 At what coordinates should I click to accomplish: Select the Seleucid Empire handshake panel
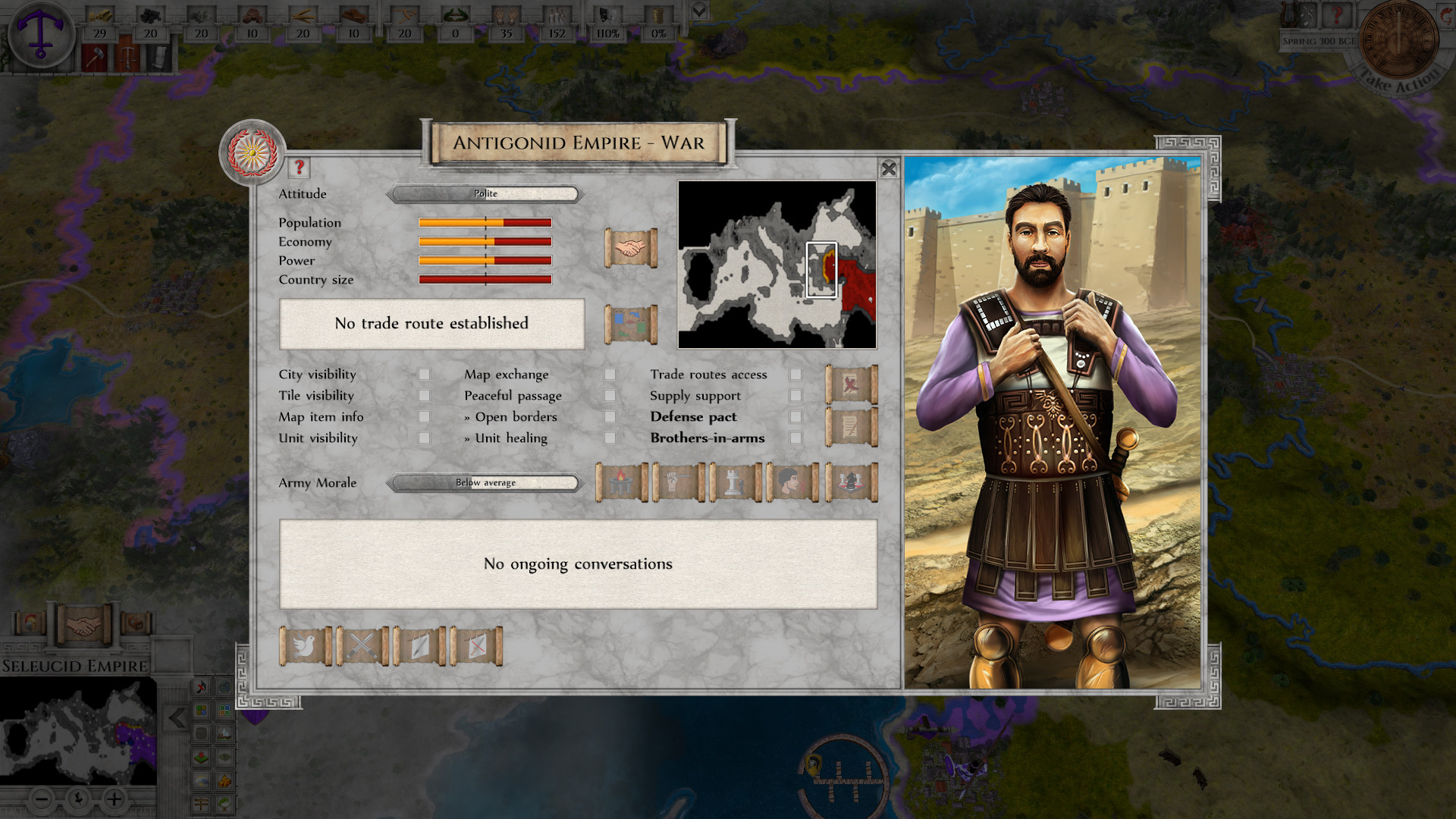point(83,624)
